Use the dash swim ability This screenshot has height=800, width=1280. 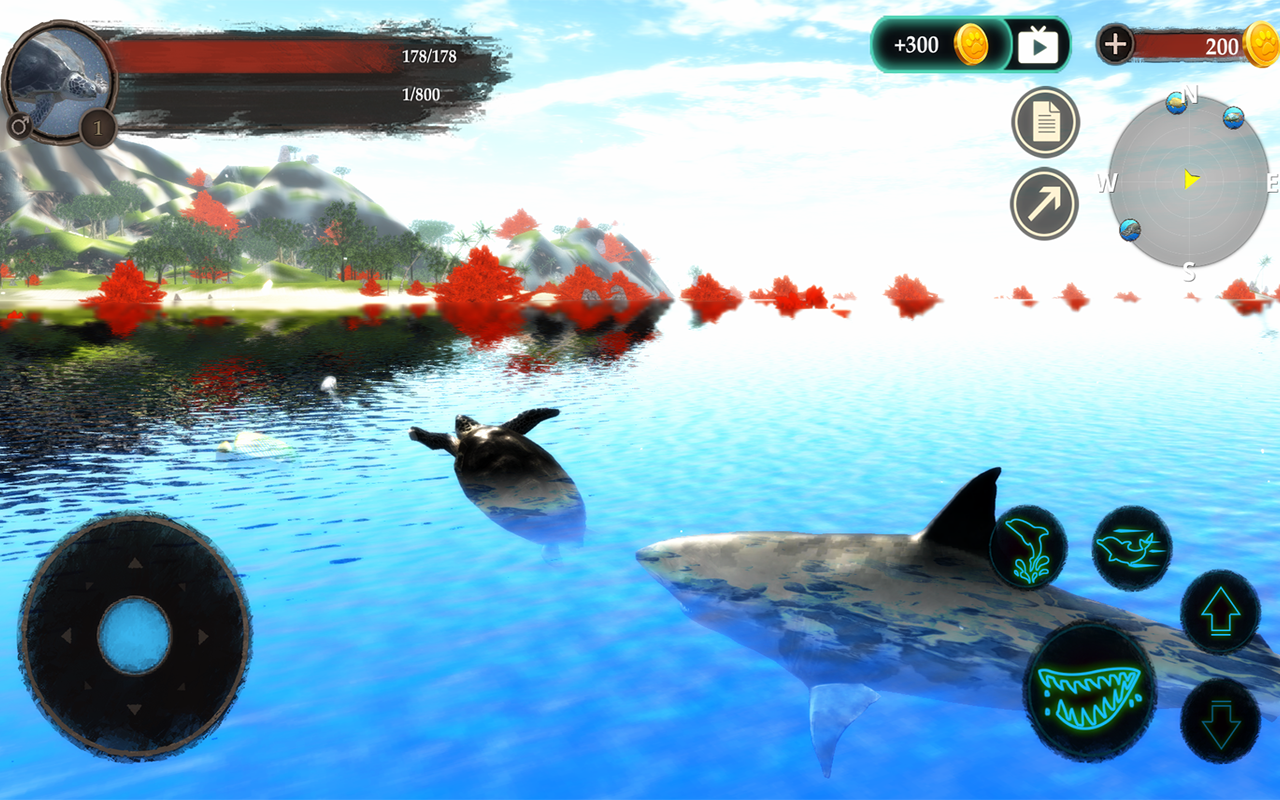(1132, 547)
